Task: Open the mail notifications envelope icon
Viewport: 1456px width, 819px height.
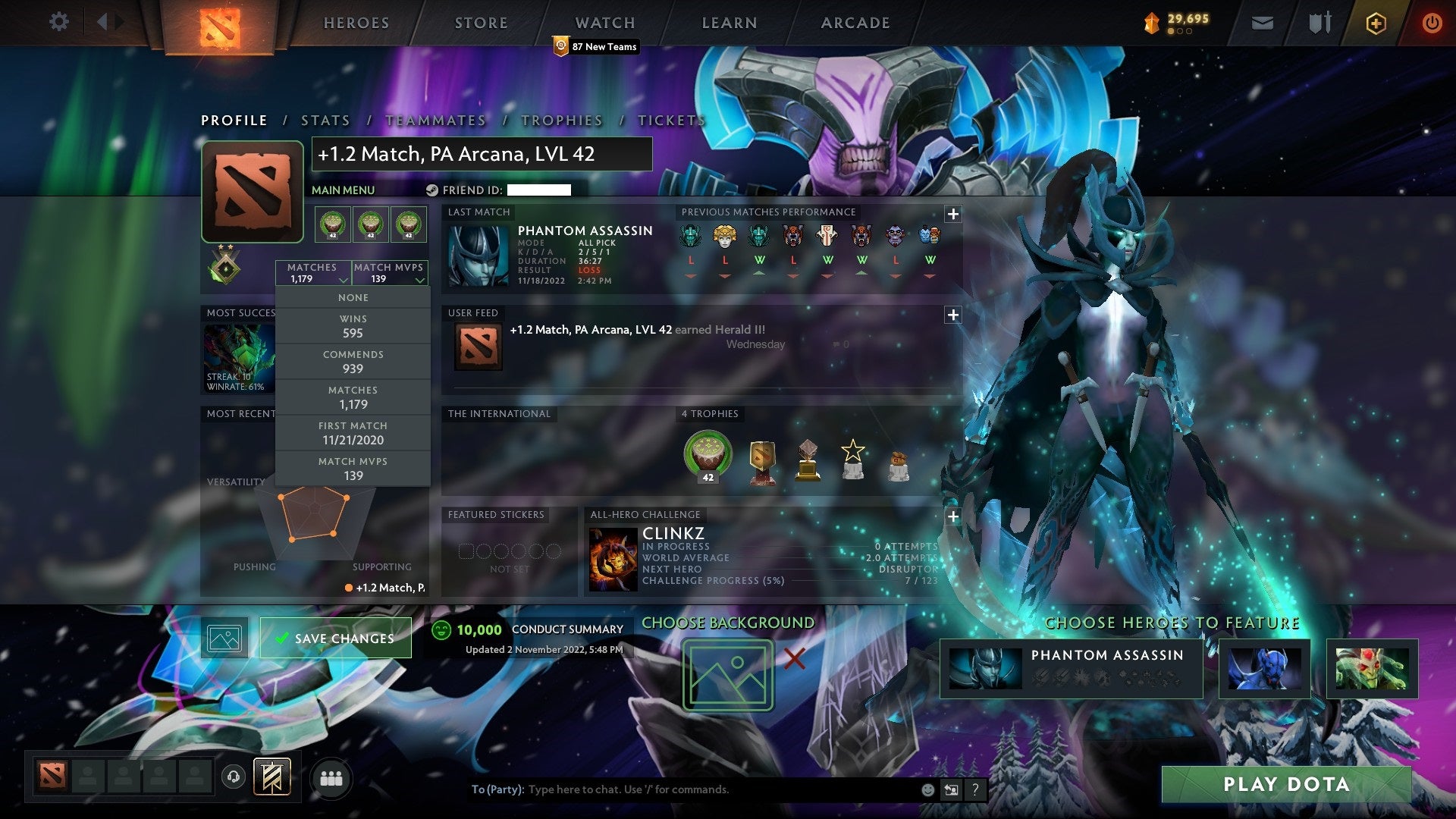Action: click(x=1262, y=22)
